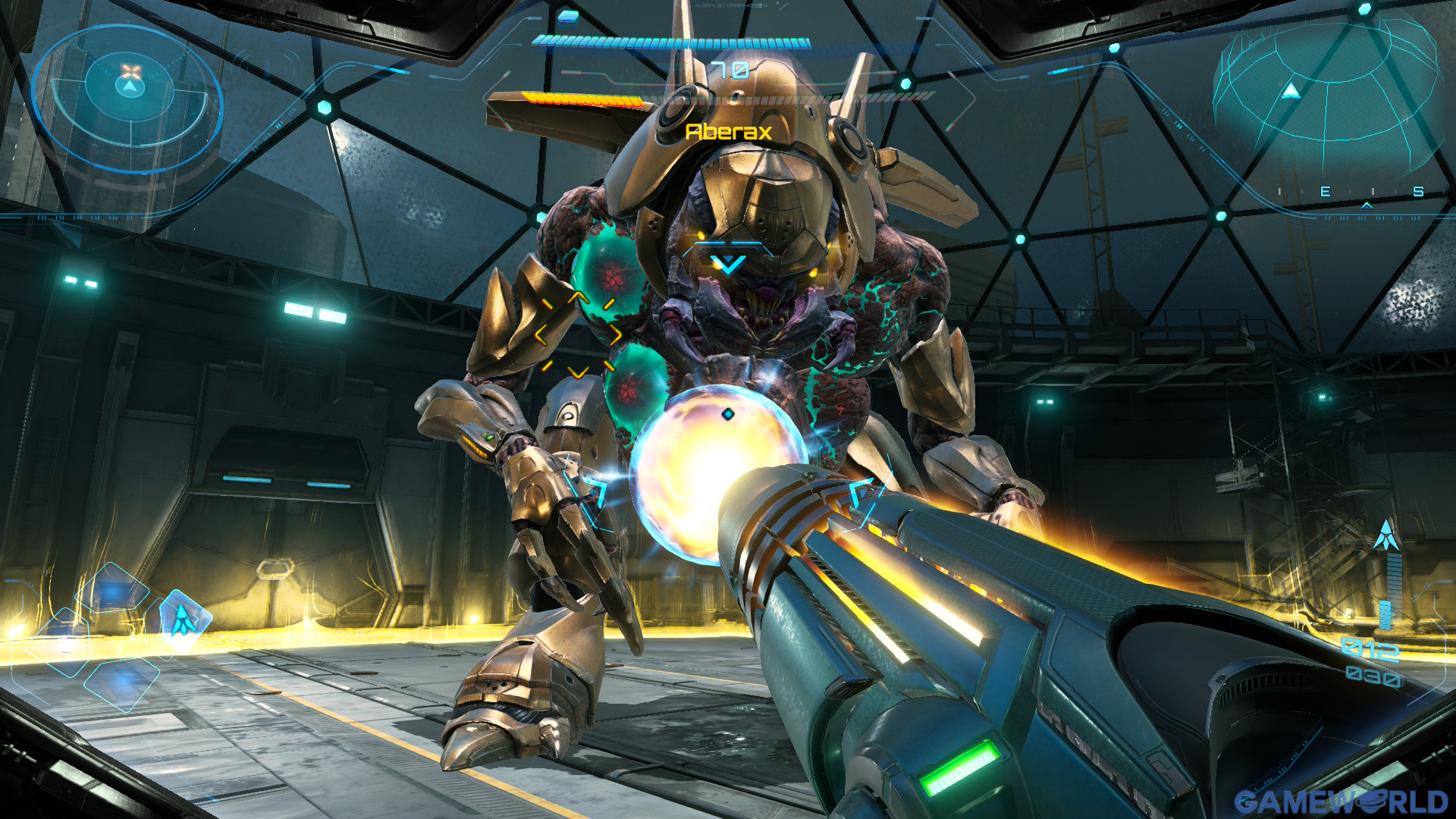Click the triangle marker on the top-right map dome
The height and width of the screenshot is (819, 1456).
1291,91
